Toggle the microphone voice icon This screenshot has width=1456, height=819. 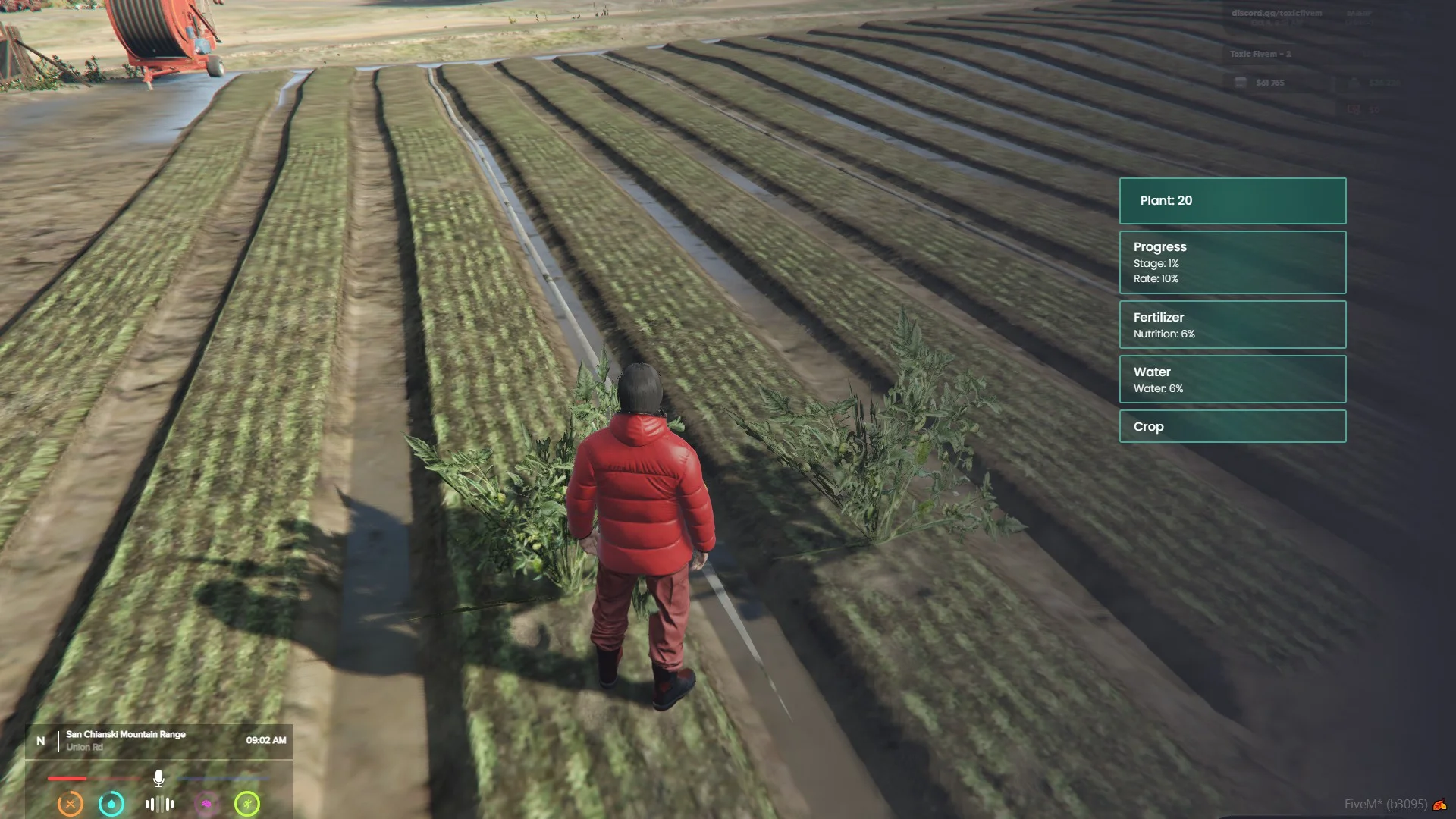[x=158, y=778]
